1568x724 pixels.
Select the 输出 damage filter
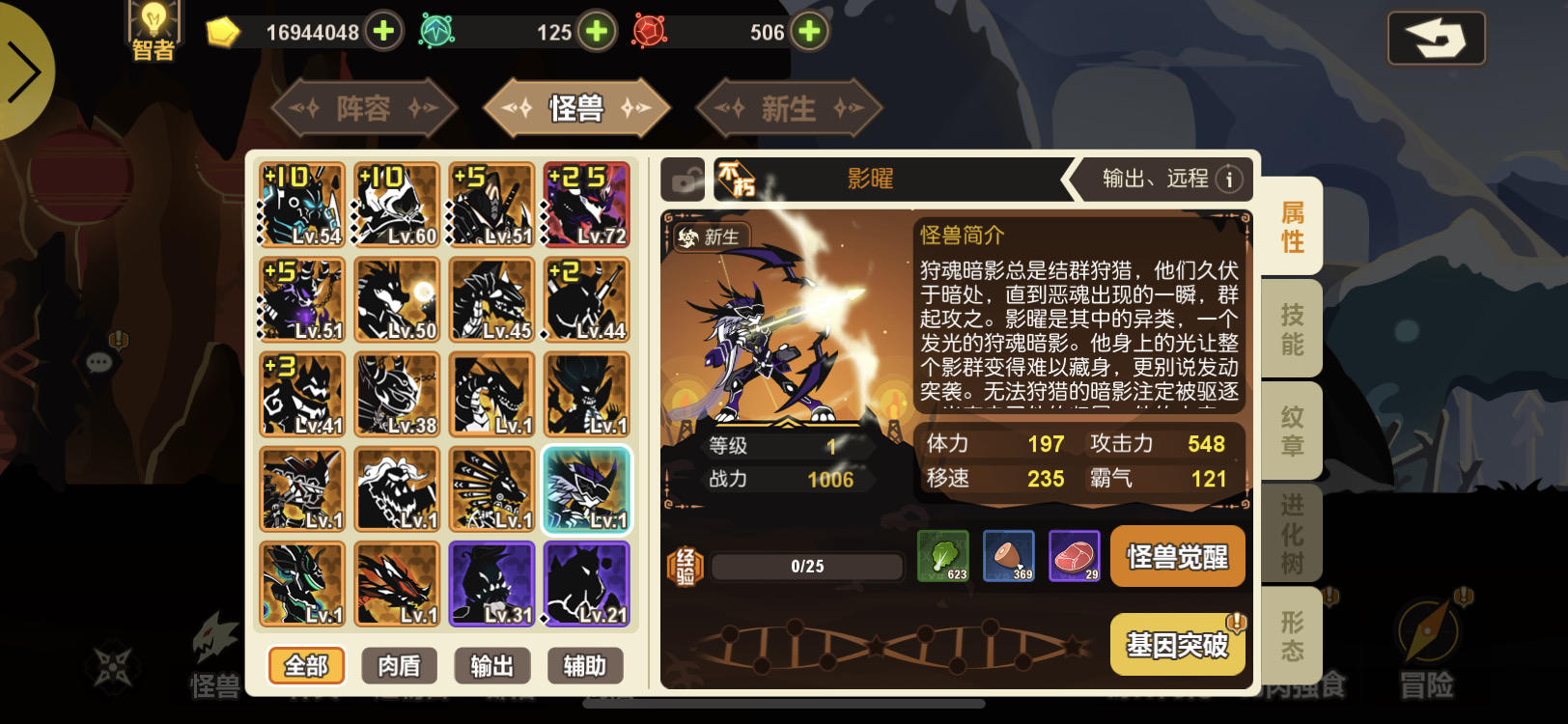pyautogui.click(x=492, y=666)
